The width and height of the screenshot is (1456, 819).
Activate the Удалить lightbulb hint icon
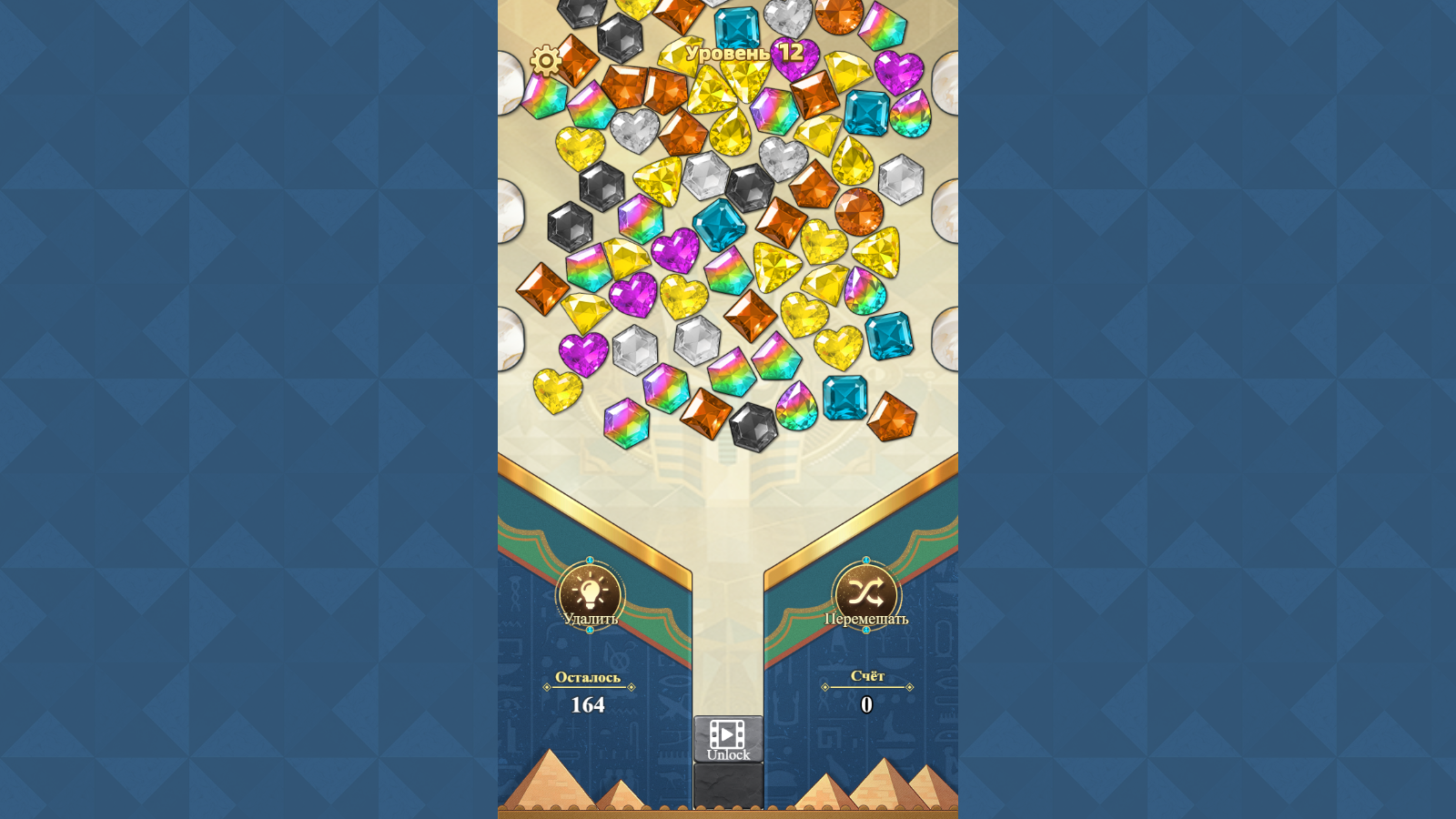pos(590,593)
